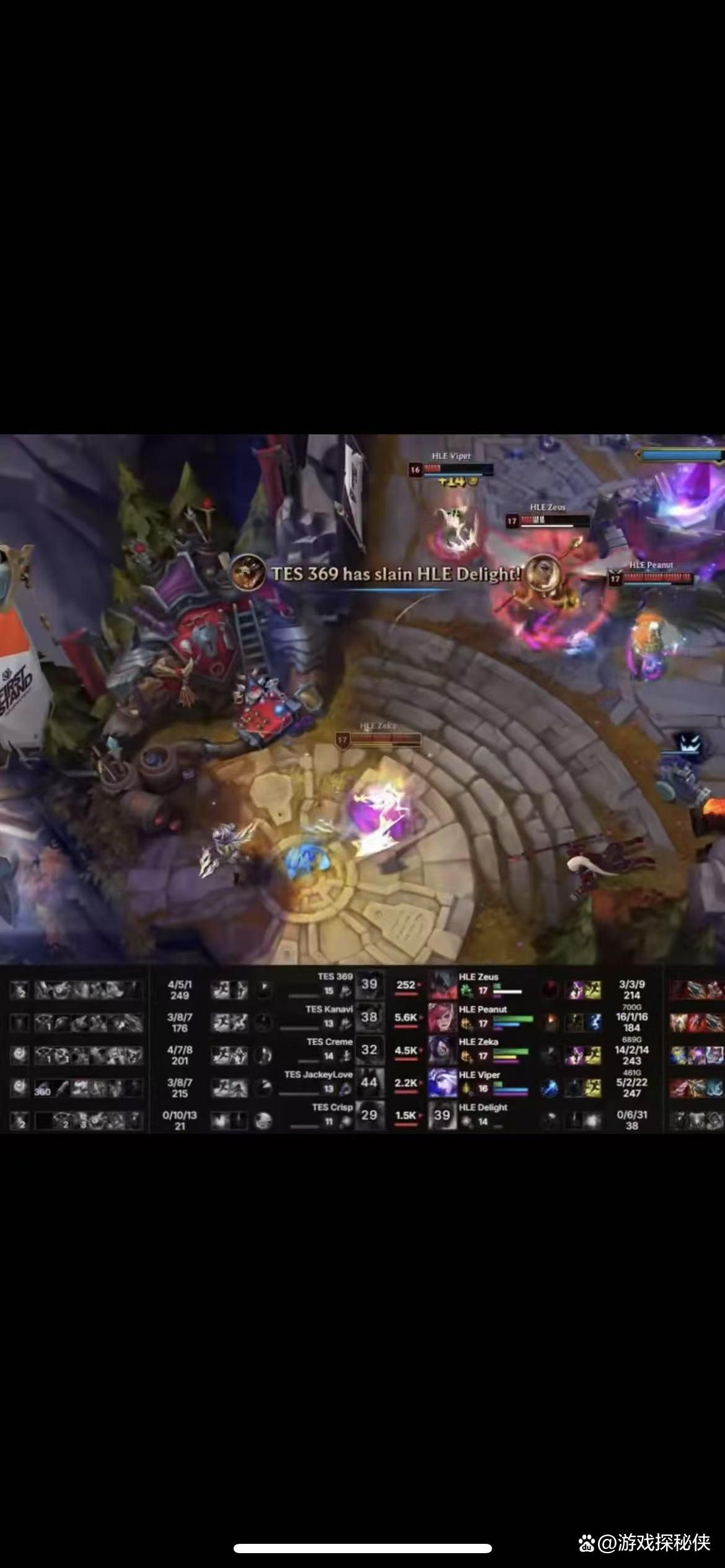This screenshot has height=1568, width=725.
Task: Select HLE Peanut's red-haired champion portrait
Action: 442,1018
